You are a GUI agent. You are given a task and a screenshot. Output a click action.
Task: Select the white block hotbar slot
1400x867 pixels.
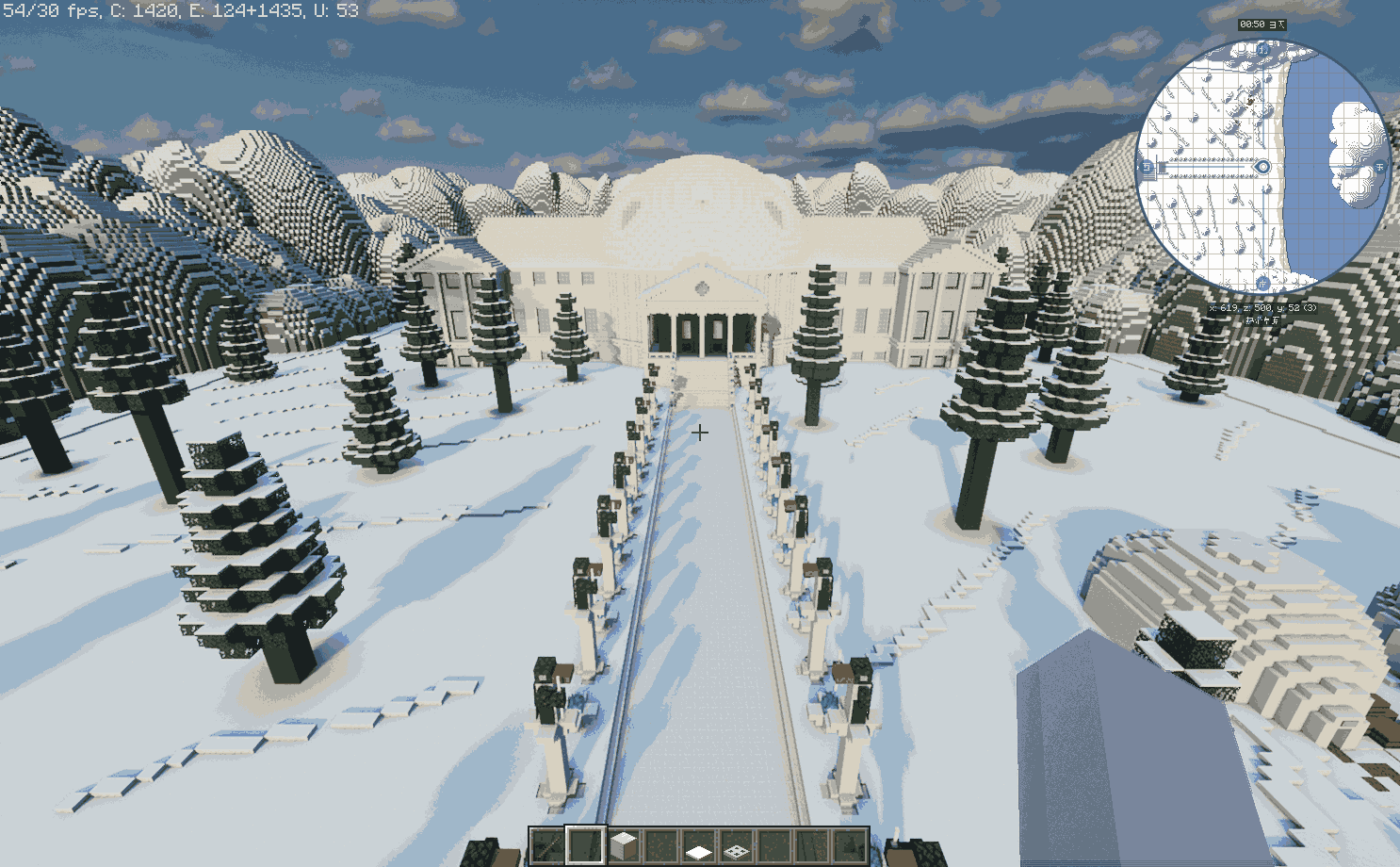coord(623,845)
